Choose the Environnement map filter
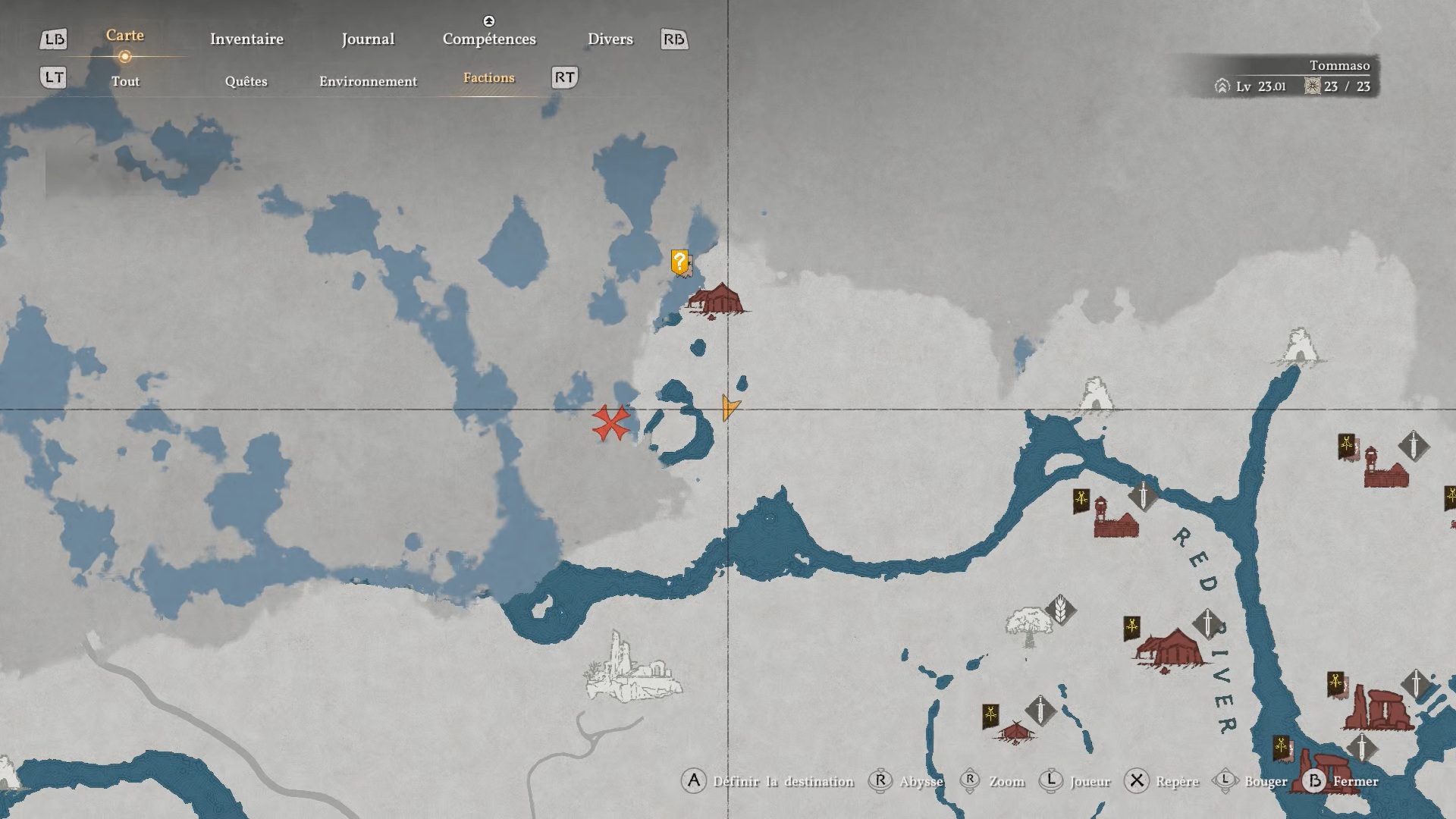Screen dimensions: 1456x819 pyautogui.click(x=368, y=81)
